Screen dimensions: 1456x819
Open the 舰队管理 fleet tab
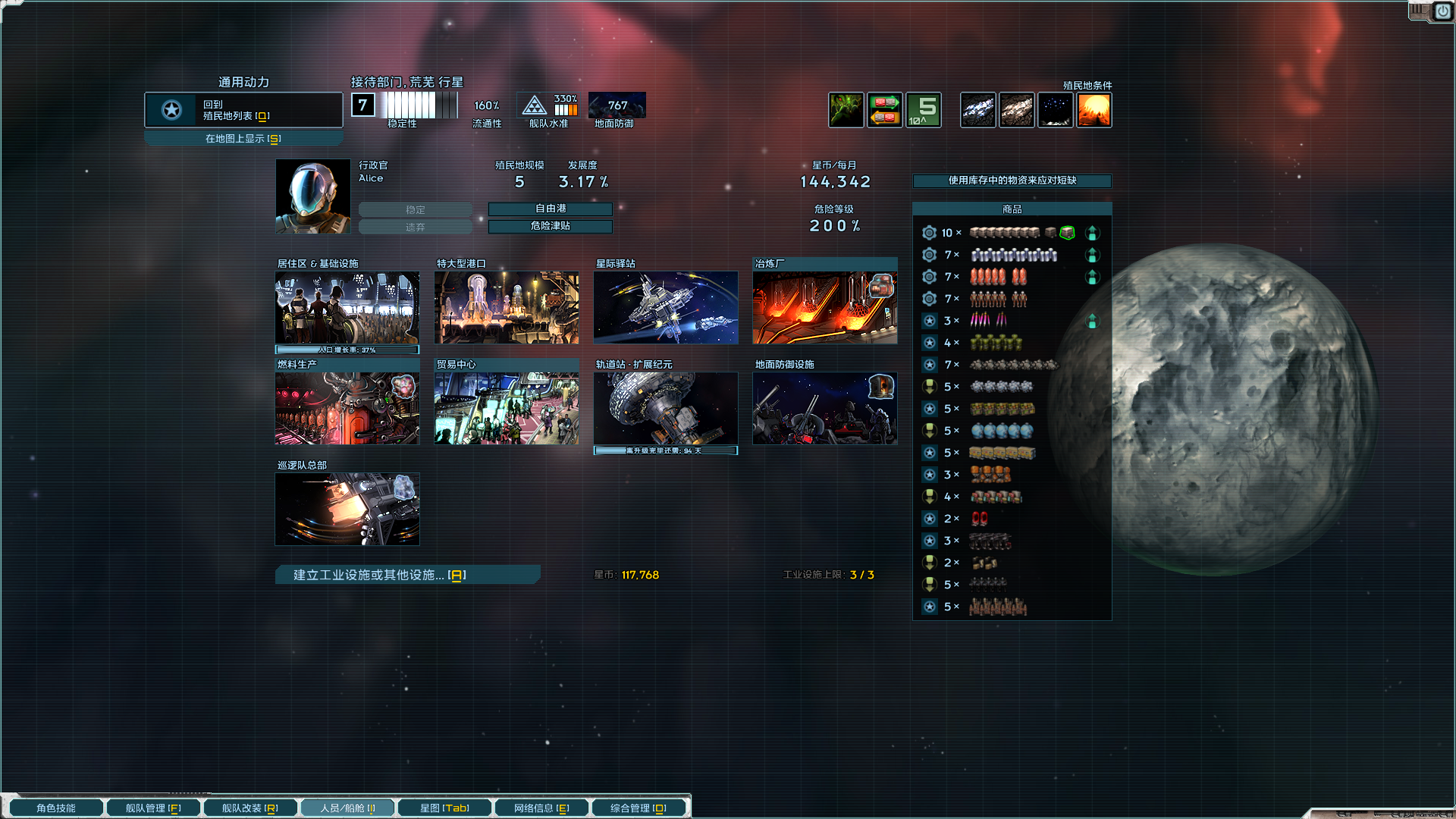(153, 808)
